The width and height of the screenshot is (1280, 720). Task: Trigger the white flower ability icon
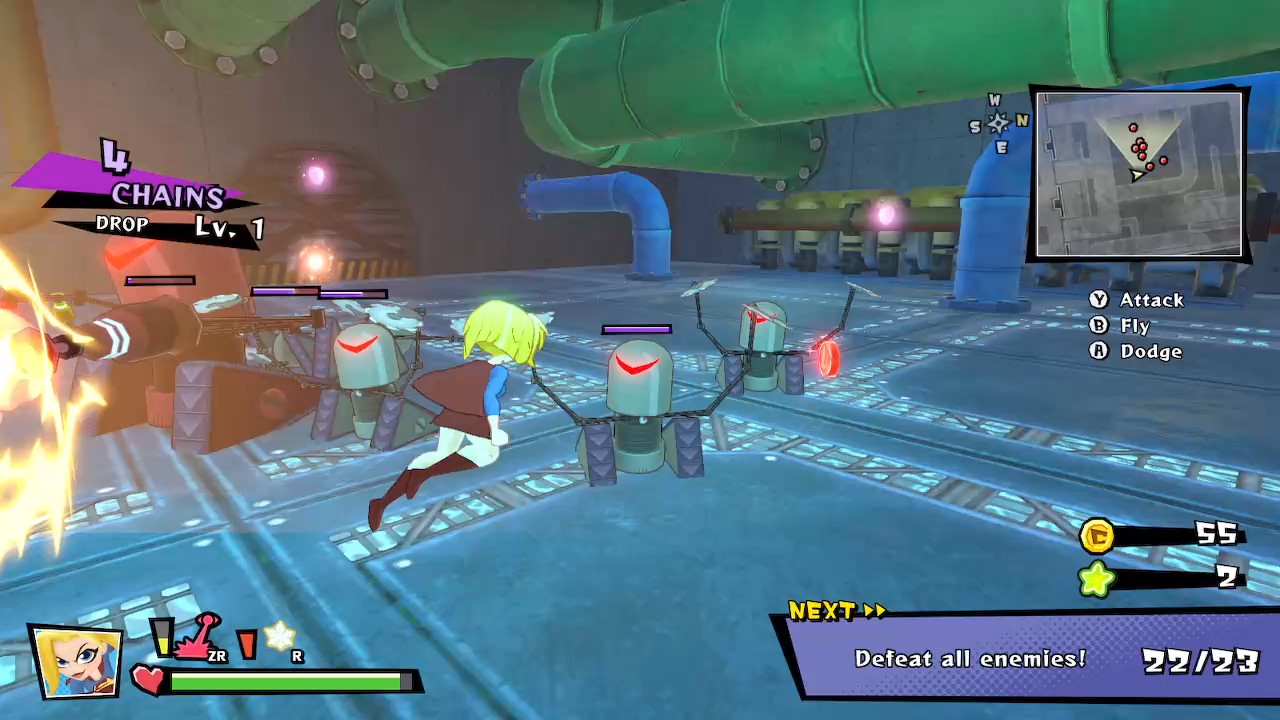click(279, 636)
